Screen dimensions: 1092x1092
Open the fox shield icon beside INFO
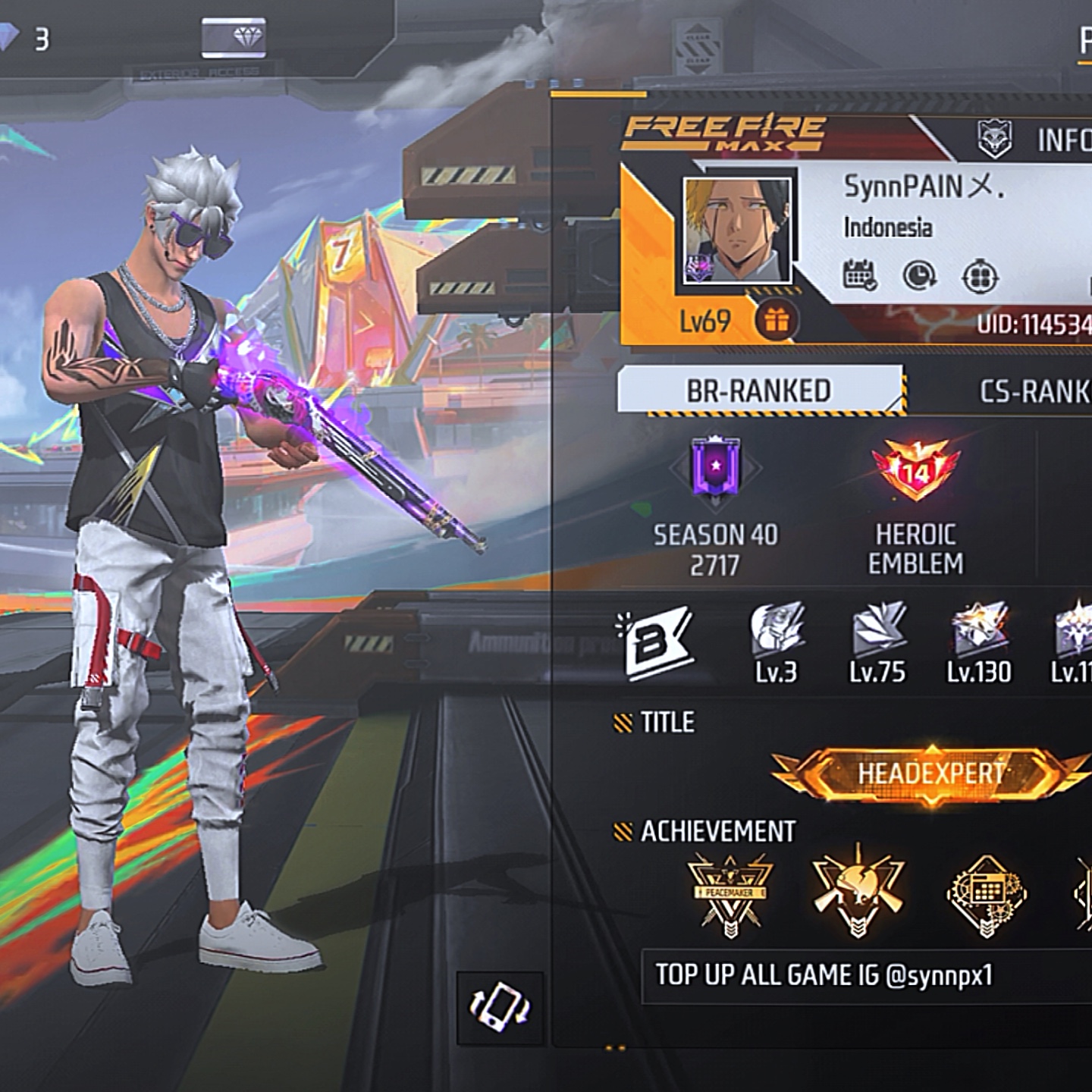coord(995,139)
